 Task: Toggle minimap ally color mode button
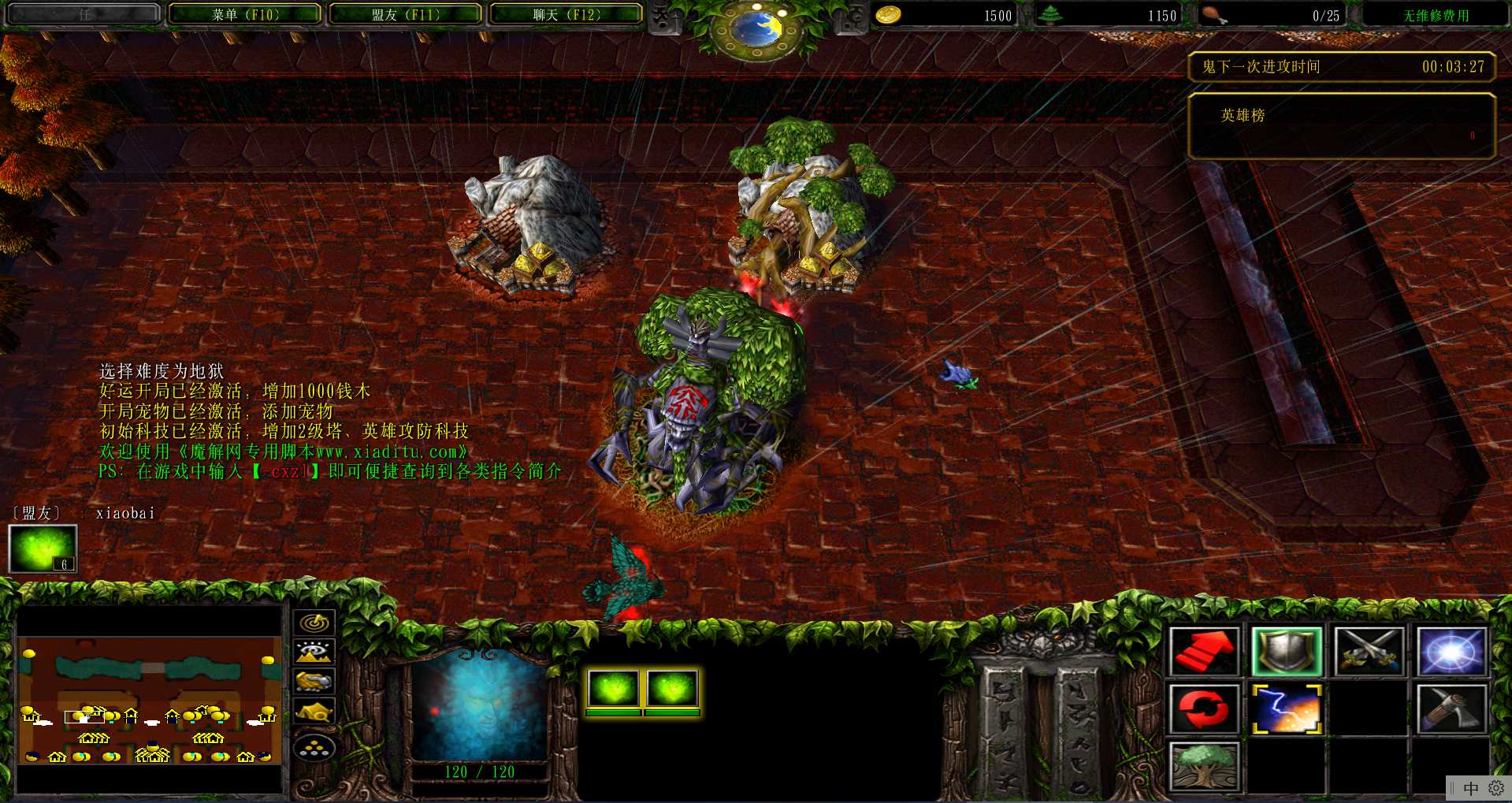(314, 681)
